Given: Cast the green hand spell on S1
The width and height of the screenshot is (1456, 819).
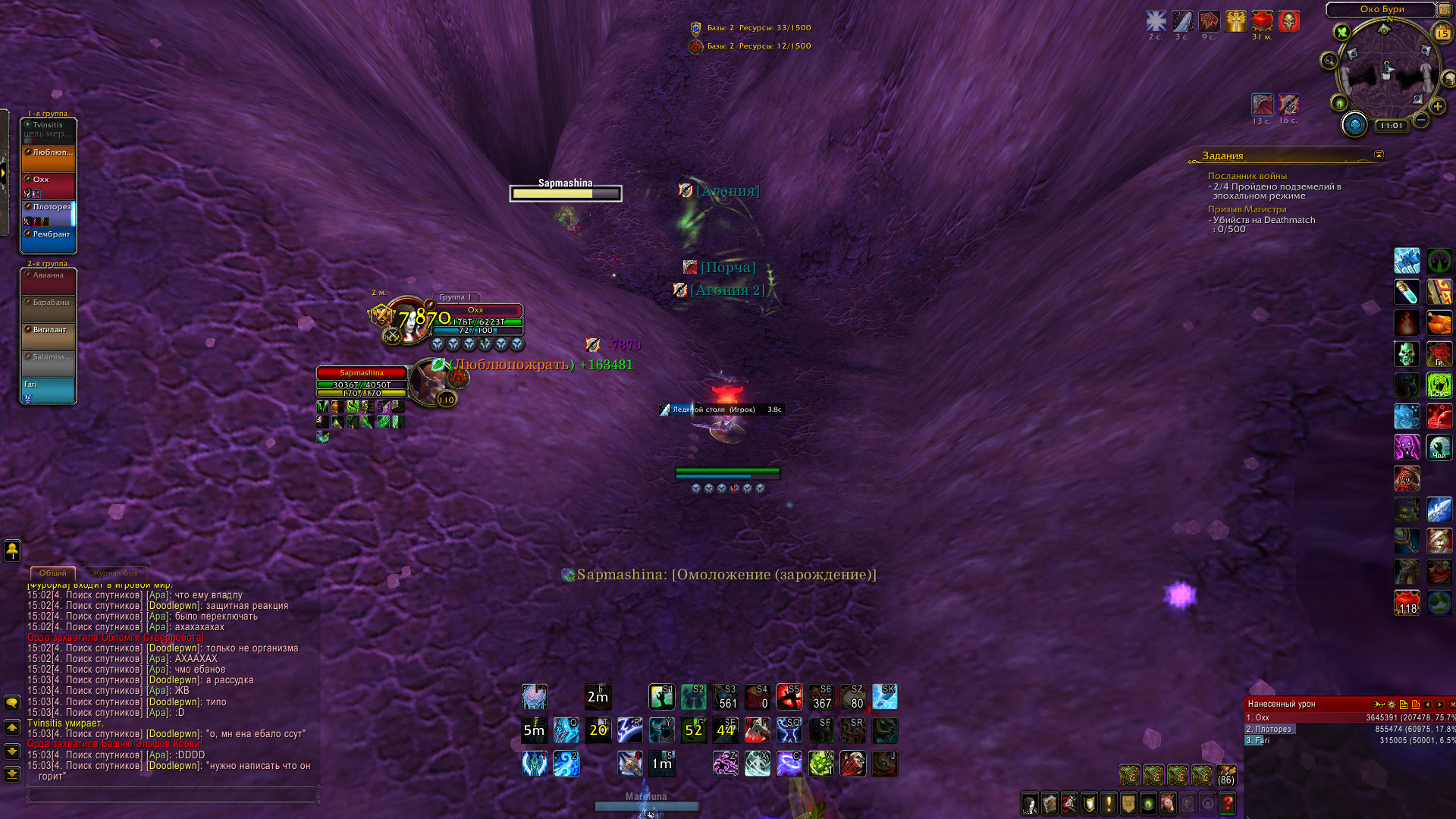Looking at the screenshot, I should click(x=661, y=697).
